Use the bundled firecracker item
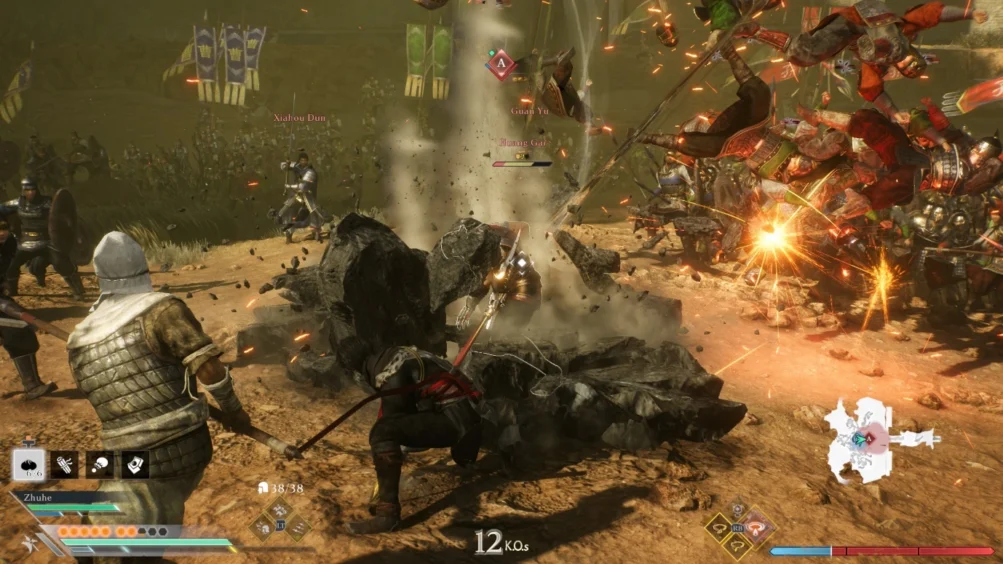This screenshot has height=564, width=1003. 65,464
